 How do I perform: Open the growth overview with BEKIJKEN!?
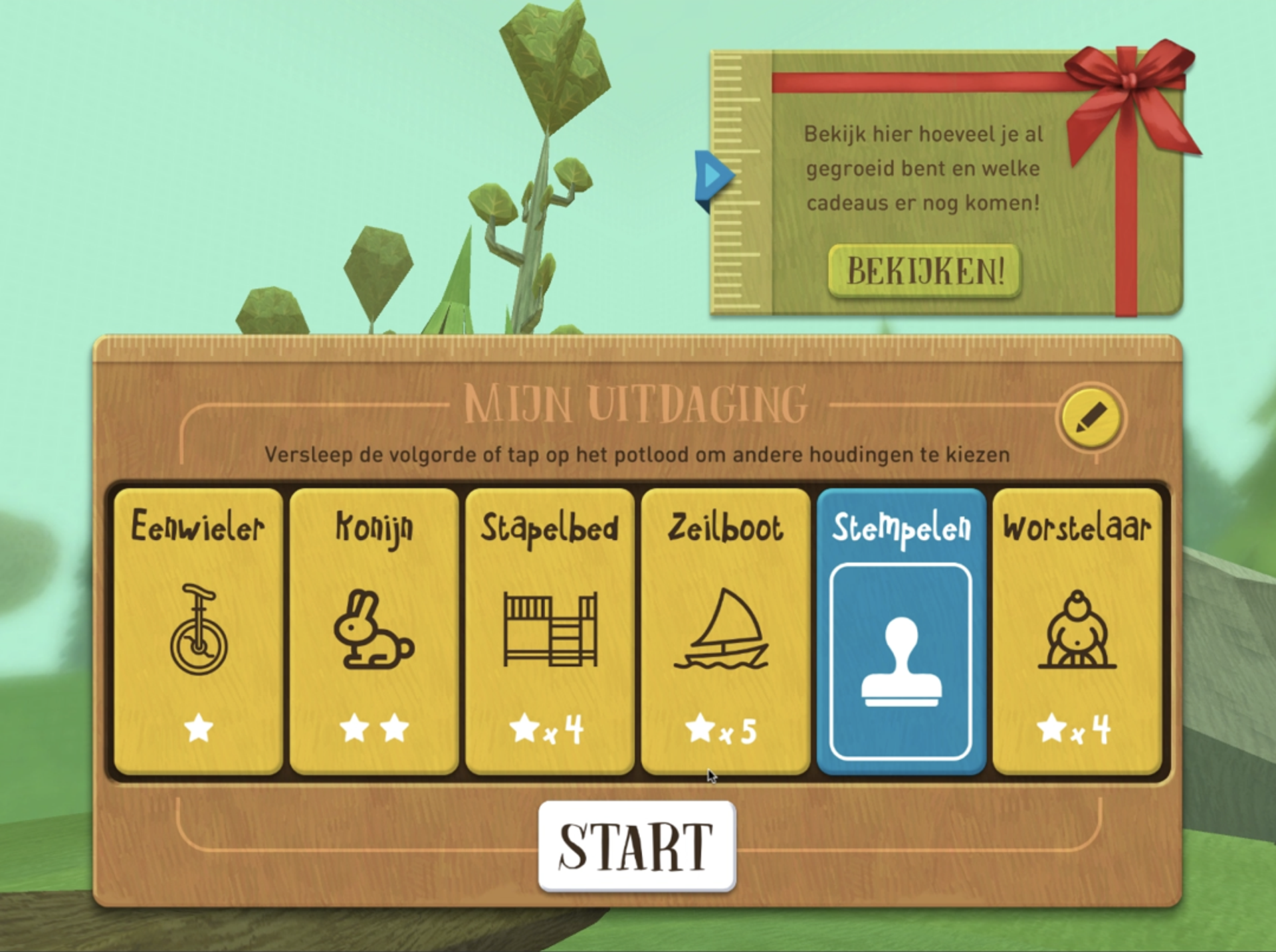(924, 271)
